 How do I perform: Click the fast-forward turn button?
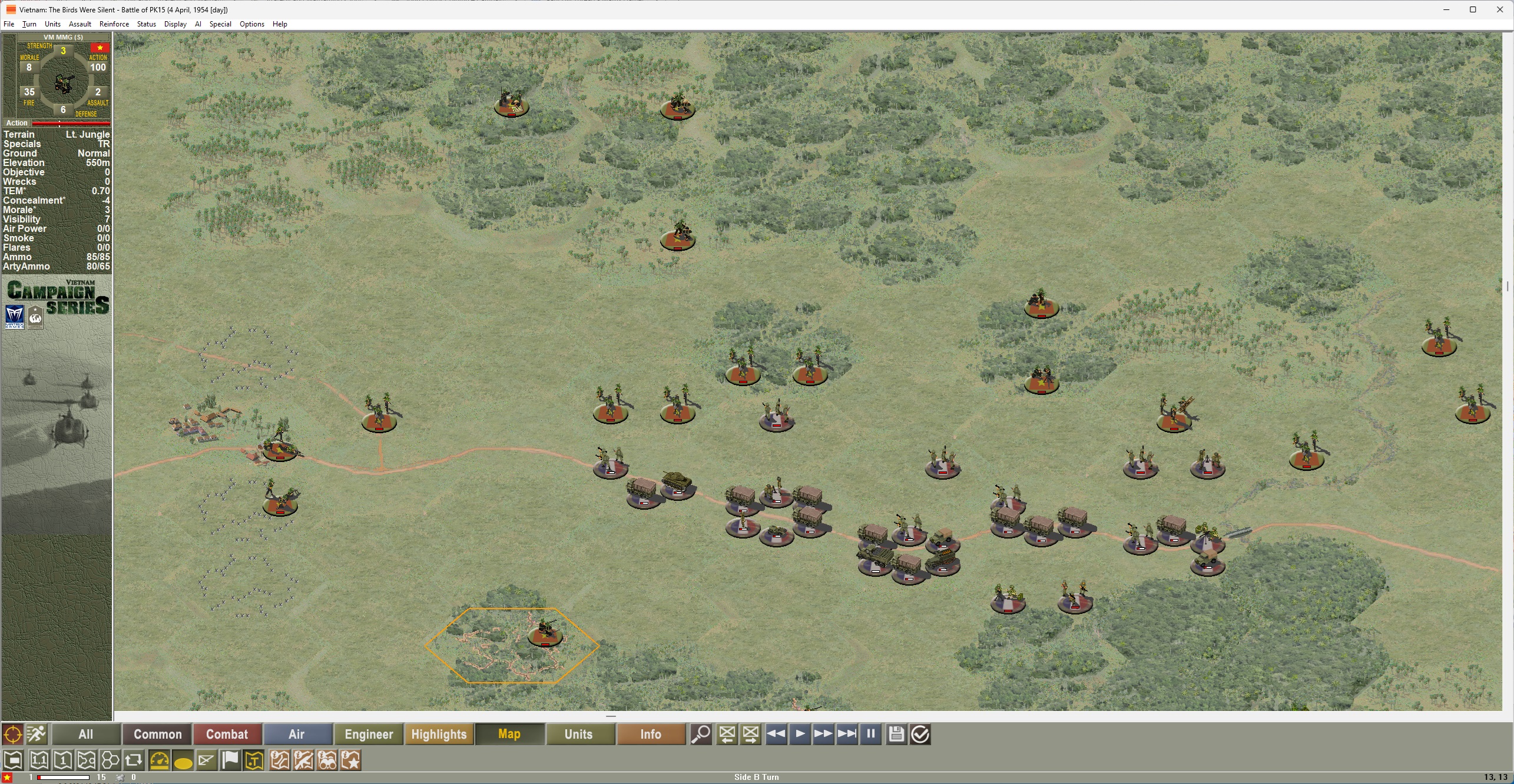[x=823, y=734]
